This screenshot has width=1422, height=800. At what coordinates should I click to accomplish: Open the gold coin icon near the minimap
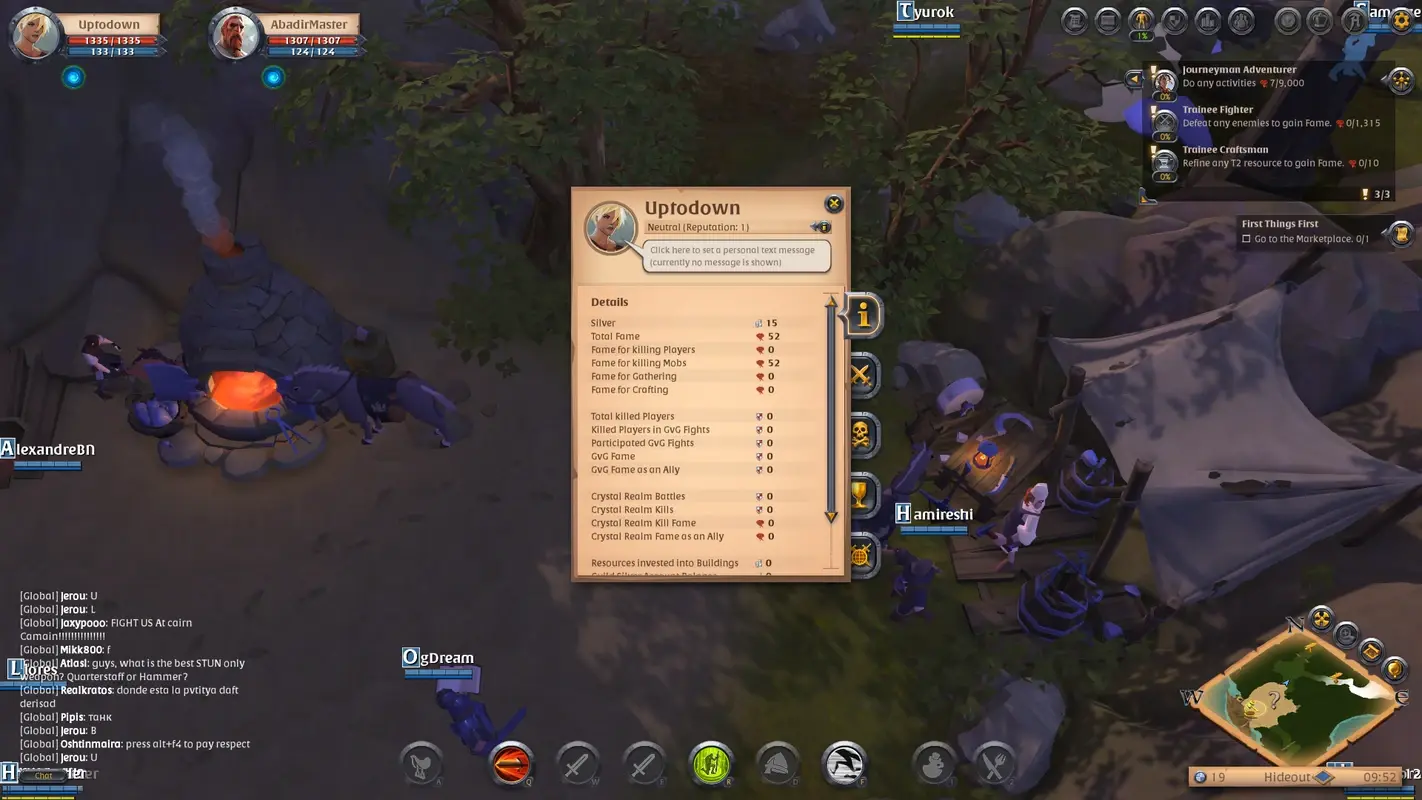click(1396, 668)
